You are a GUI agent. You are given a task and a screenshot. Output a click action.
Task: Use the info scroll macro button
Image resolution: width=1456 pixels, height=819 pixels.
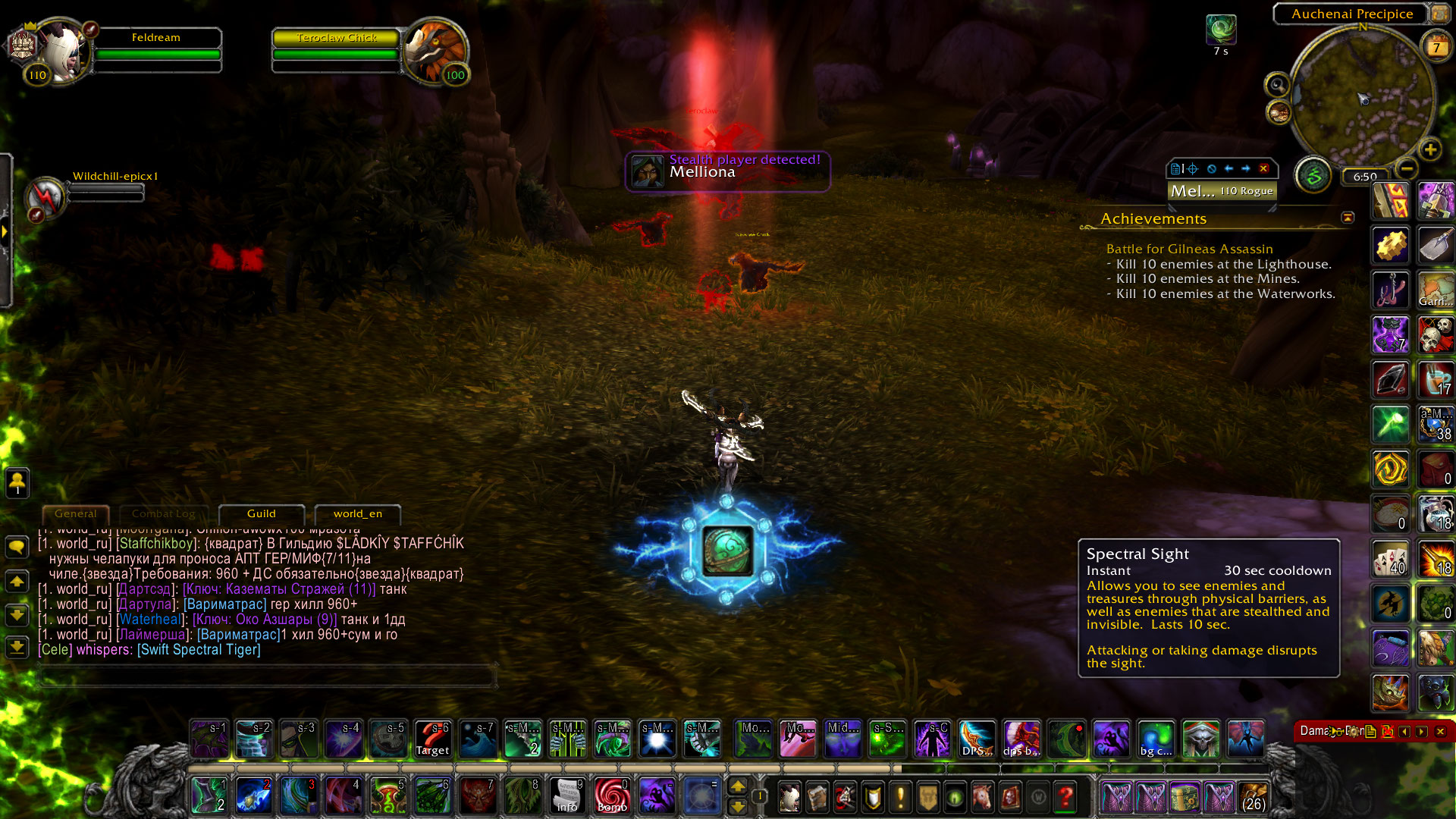[567, 796]
